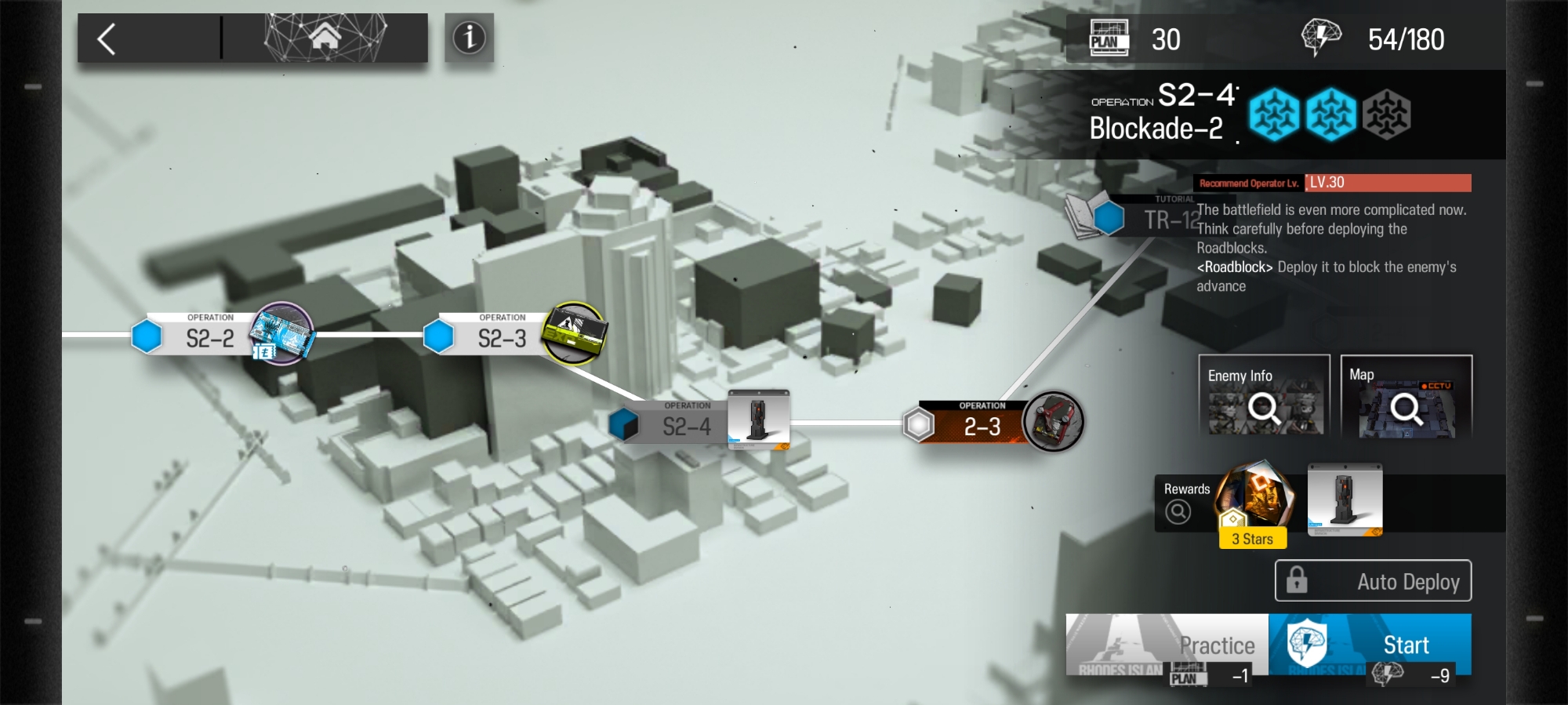The image size is (1568, 705).
Task: View Enemy Info
Action: coord(1264,396)
